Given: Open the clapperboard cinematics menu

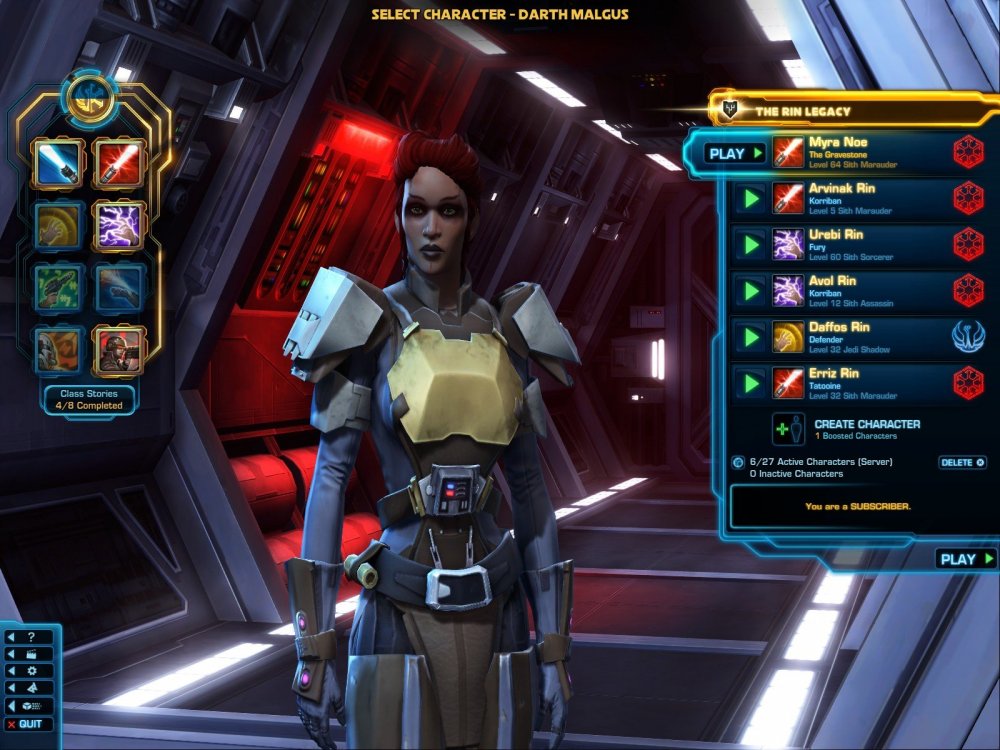Looking at the screenshot, I should pos(29,654).
